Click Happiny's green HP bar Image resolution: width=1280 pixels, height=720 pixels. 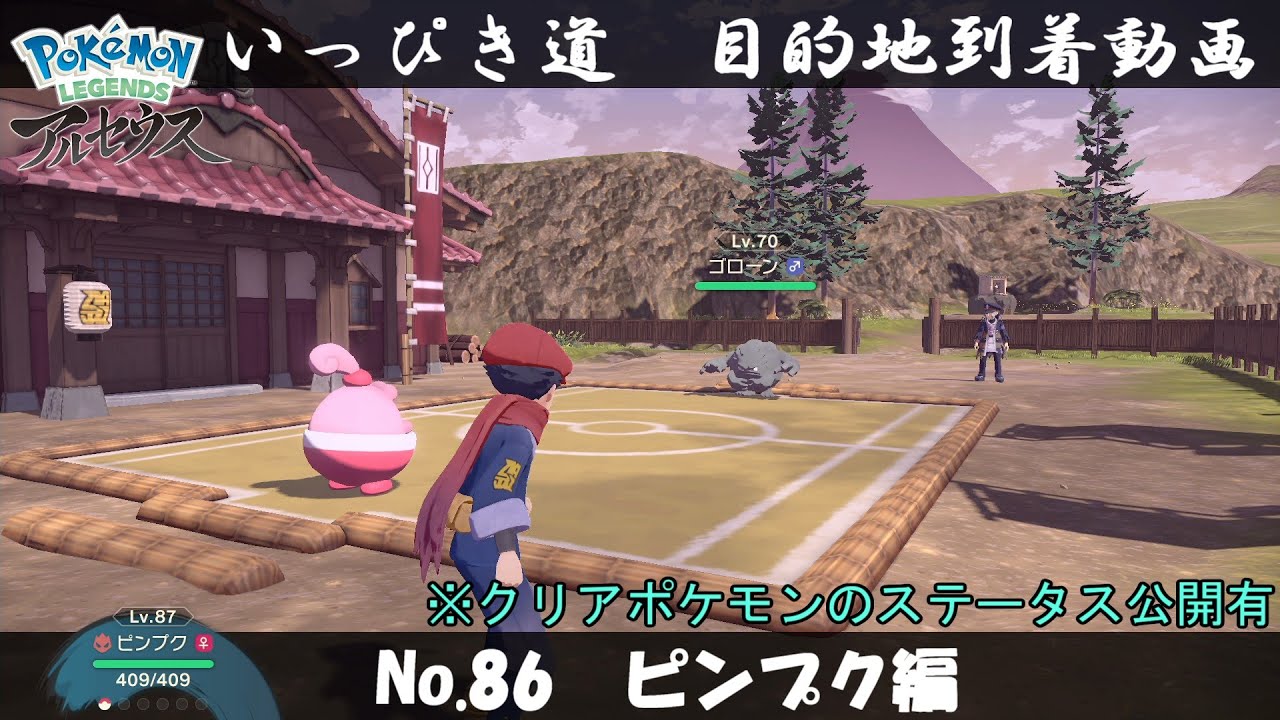[151, 664]
